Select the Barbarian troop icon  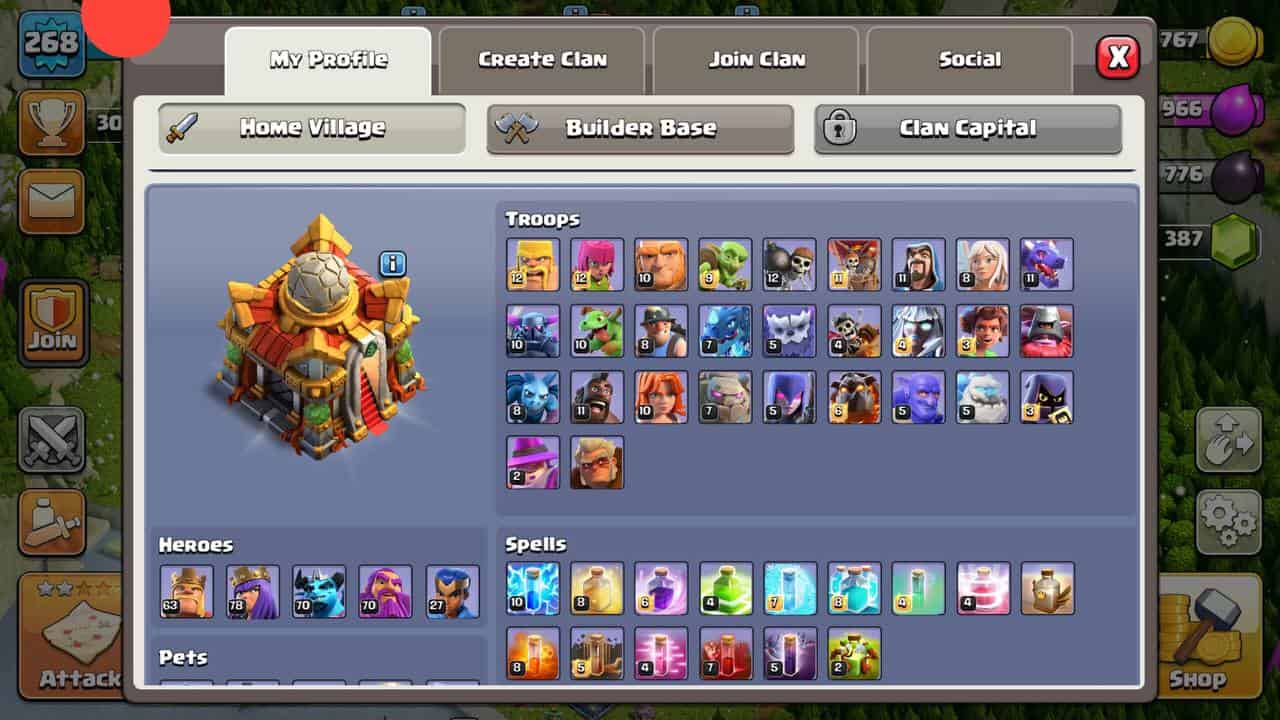pos(533,265)
